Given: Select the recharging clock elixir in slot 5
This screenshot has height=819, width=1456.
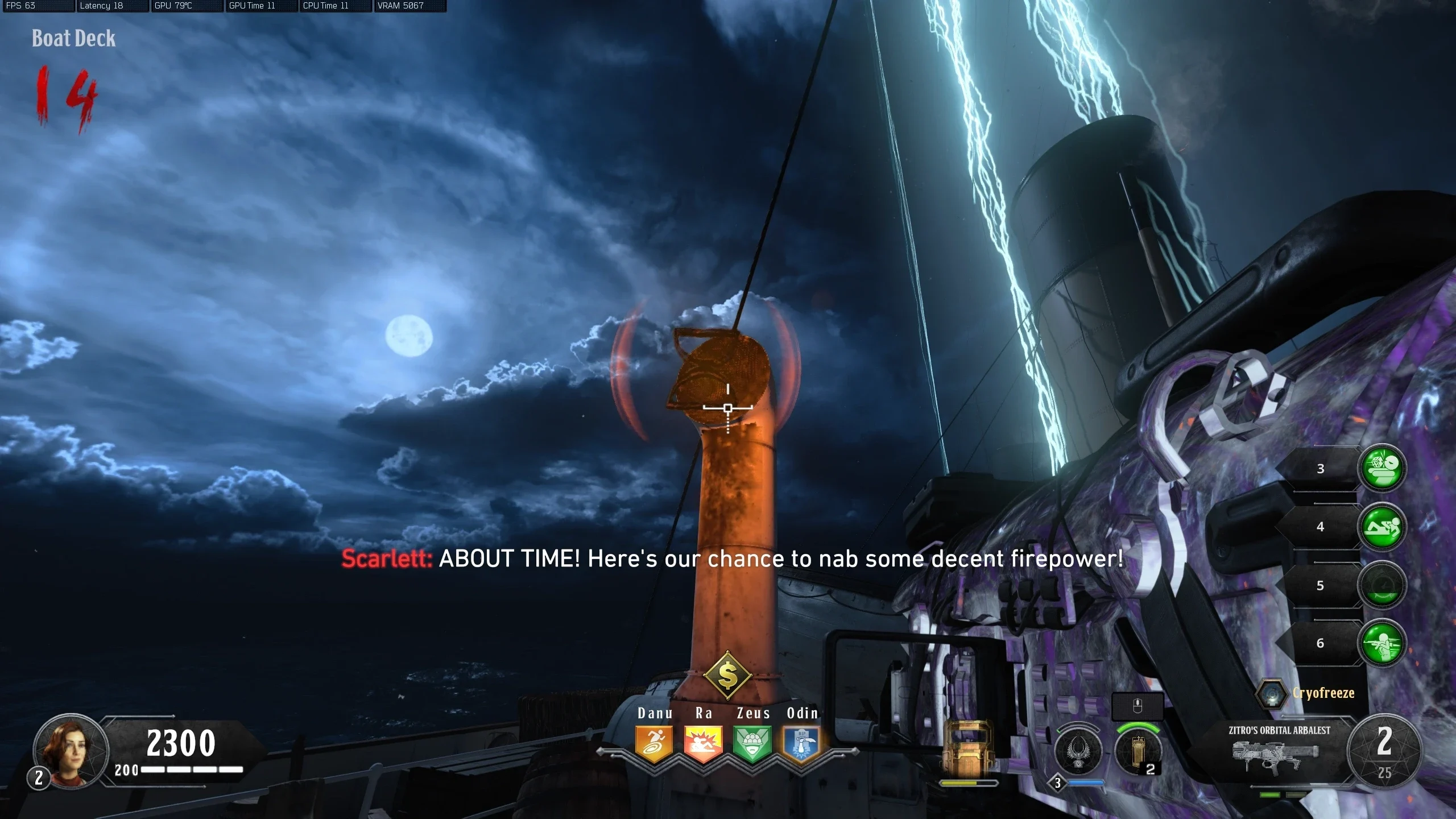Looking at the screenshot, I should pyautogui.click(x=1382, y=586).
